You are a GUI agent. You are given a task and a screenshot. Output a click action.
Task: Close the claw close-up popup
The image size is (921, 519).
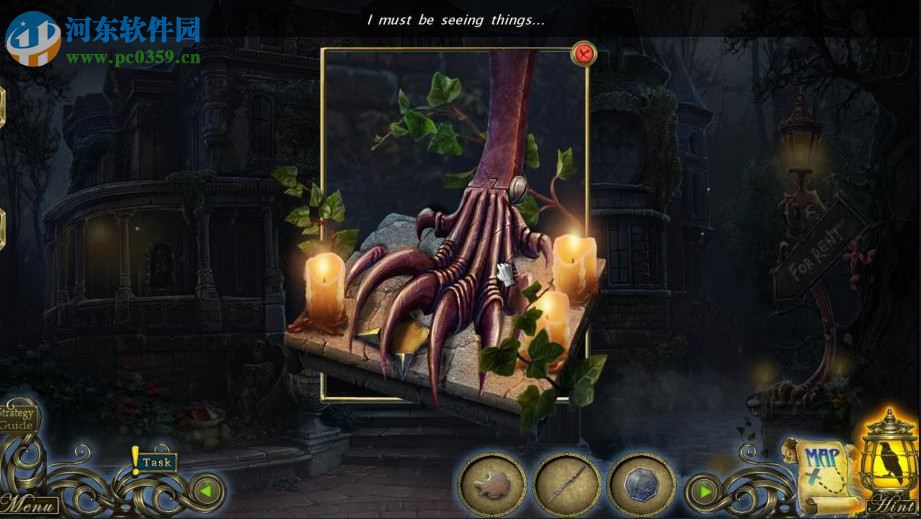[583, 53]
